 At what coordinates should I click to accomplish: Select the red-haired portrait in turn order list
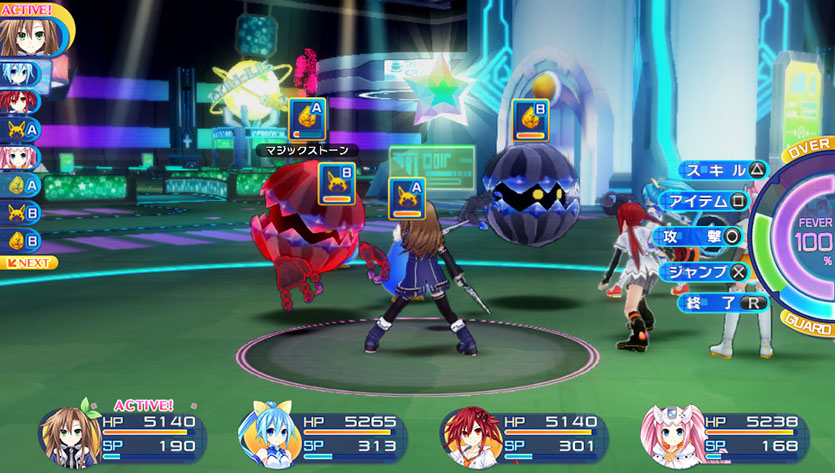pos(19,101)
